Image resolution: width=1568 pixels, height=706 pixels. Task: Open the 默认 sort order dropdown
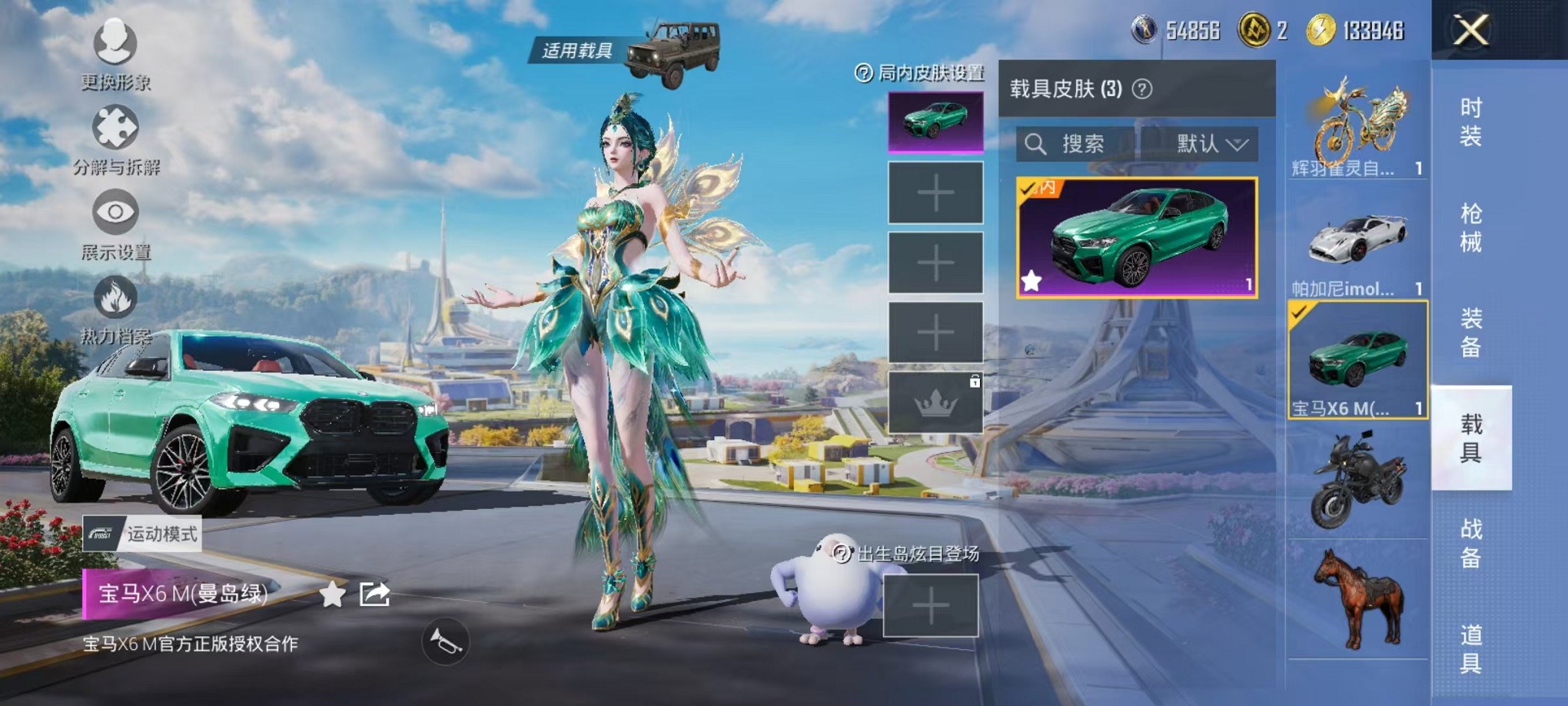(1210, 144)
